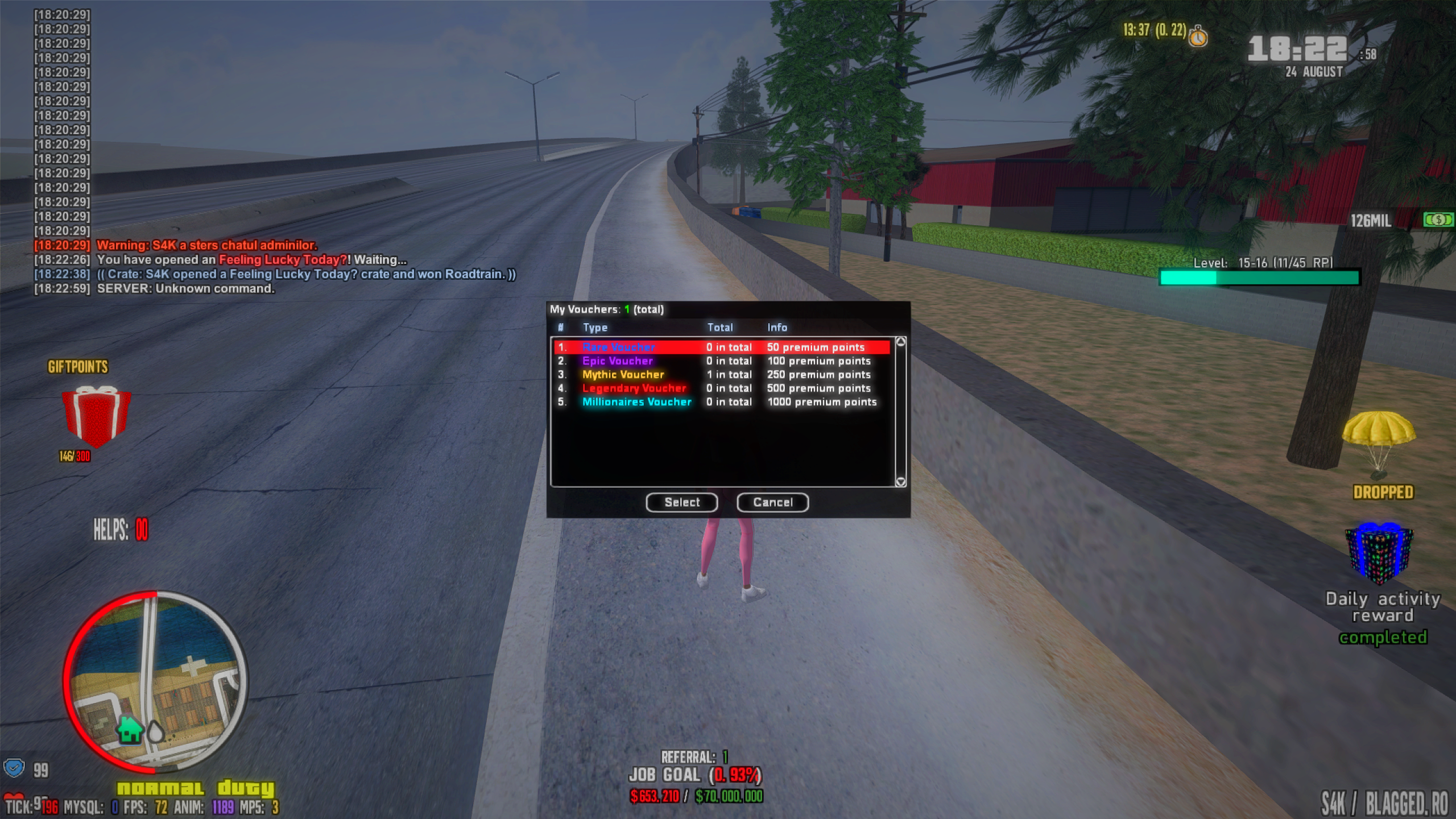Close the voucher dialog with Cancel
Screen dimensions: 1456x819
(x=772, y=502)
